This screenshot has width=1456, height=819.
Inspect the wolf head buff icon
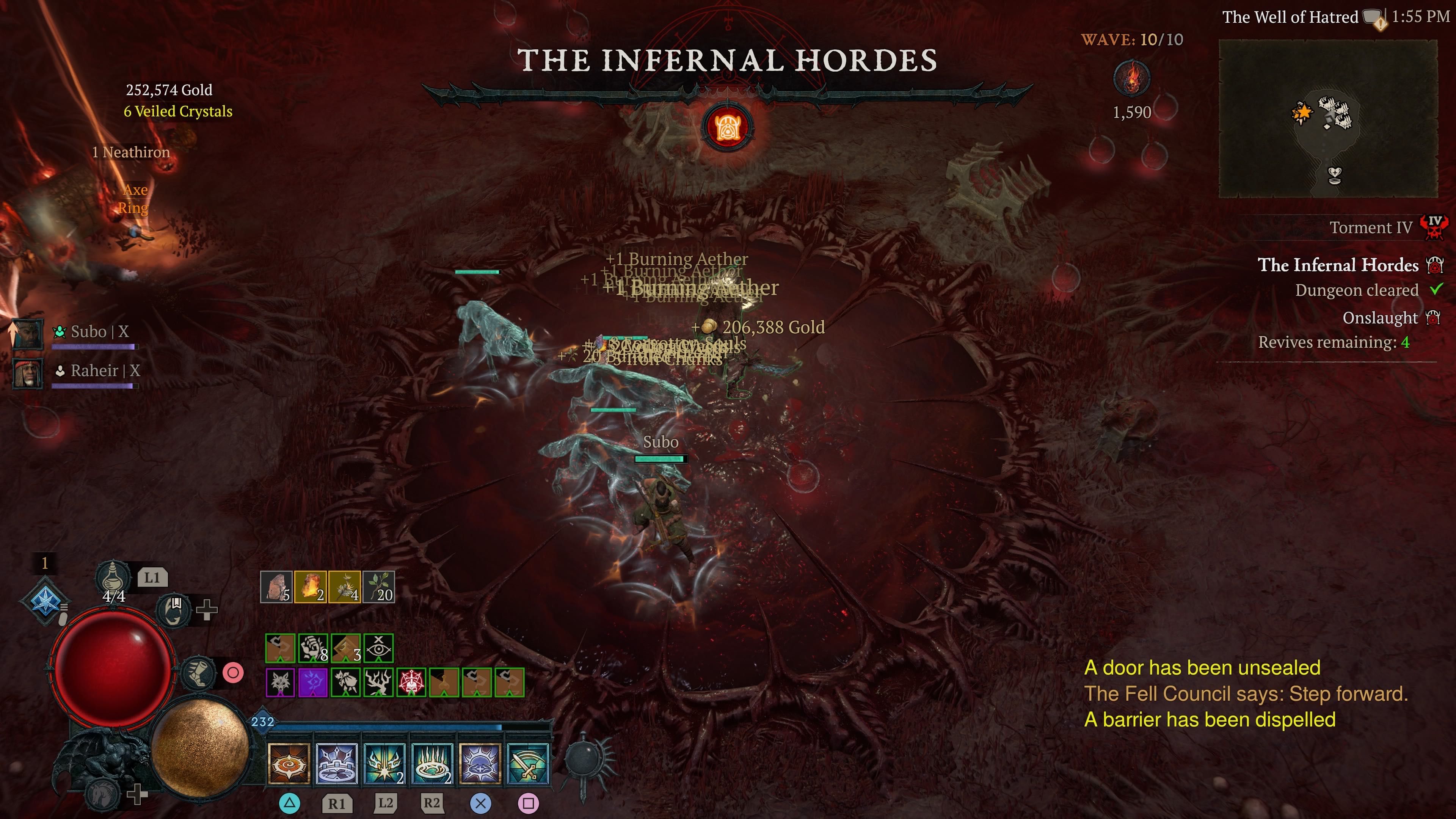280,682
